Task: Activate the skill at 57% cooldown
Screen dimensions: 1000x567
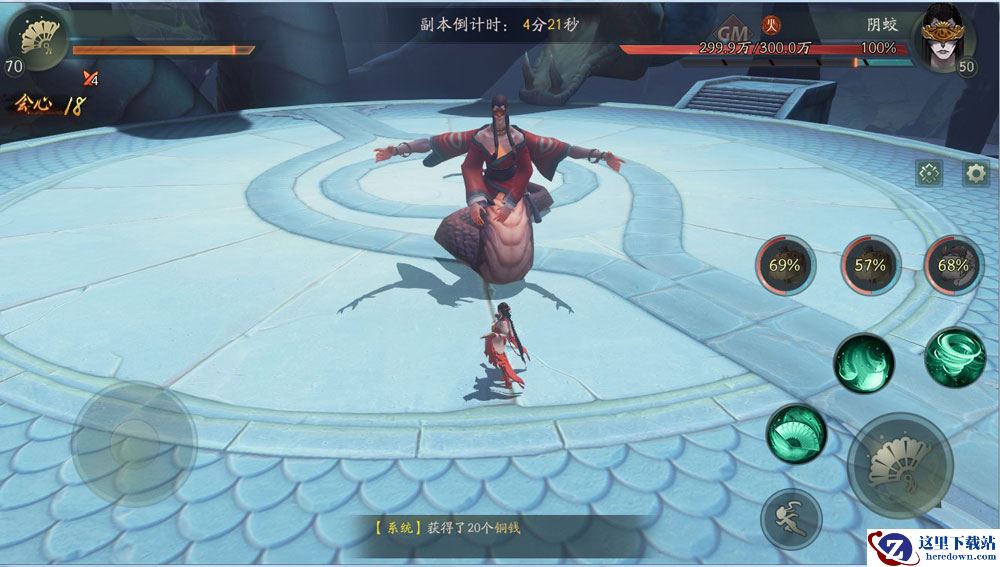Action: 870,265
